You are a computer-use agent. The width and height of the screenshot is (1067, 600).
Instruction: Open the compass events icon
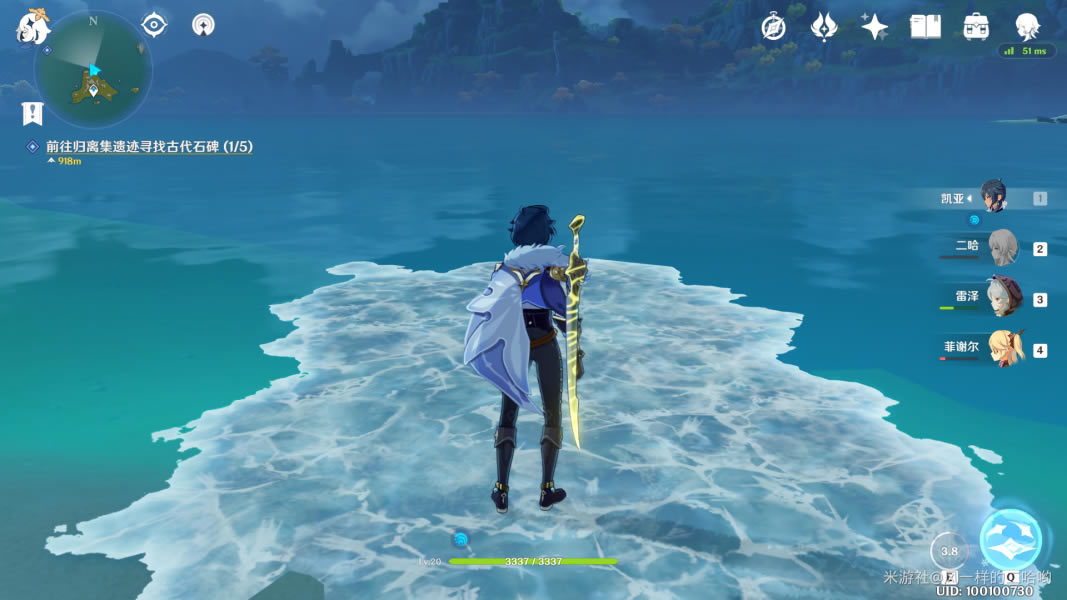773,27
